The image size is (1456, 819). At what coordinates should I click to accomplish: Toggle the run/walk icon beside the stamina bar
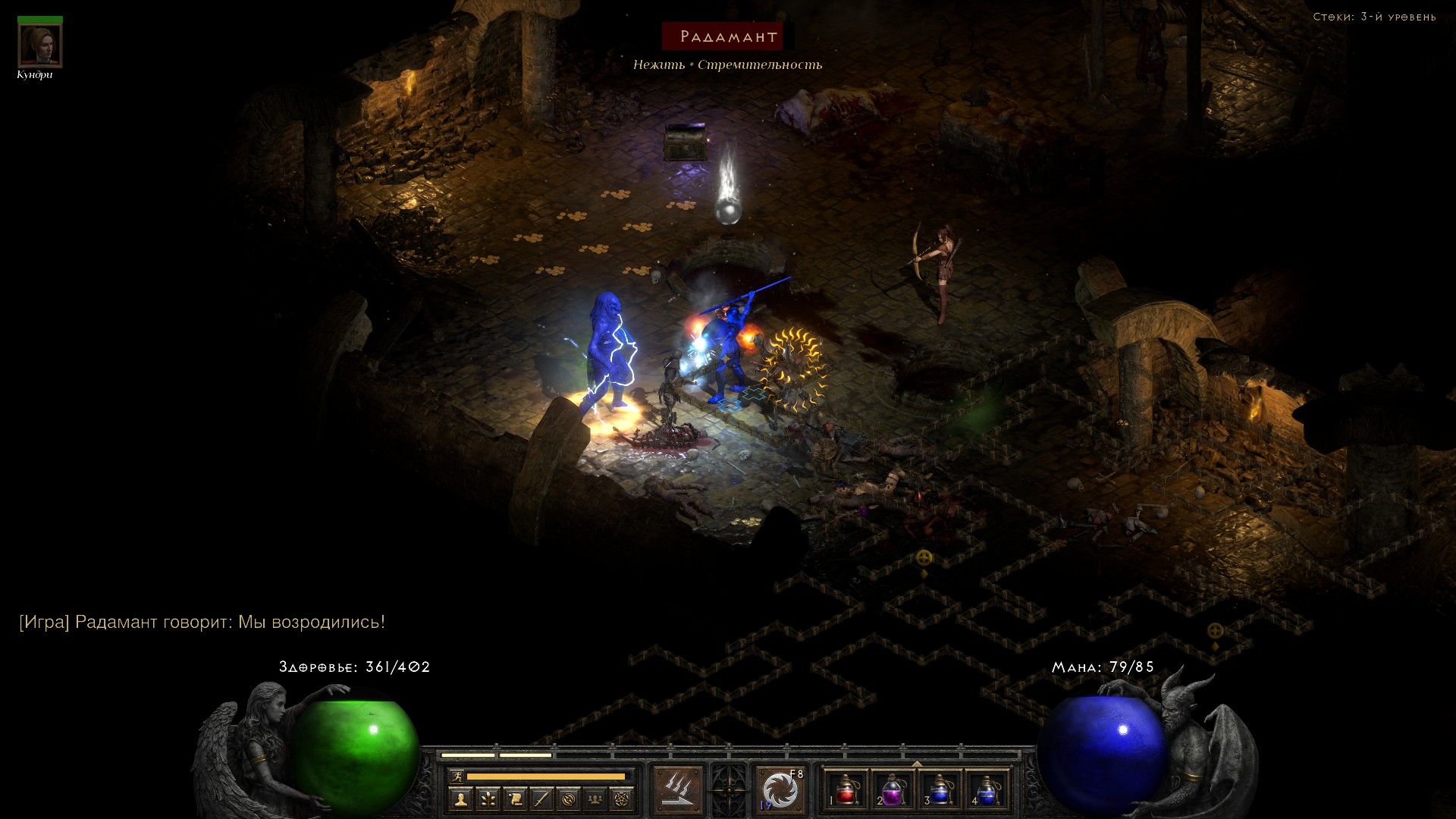click(x=457, y=777)
